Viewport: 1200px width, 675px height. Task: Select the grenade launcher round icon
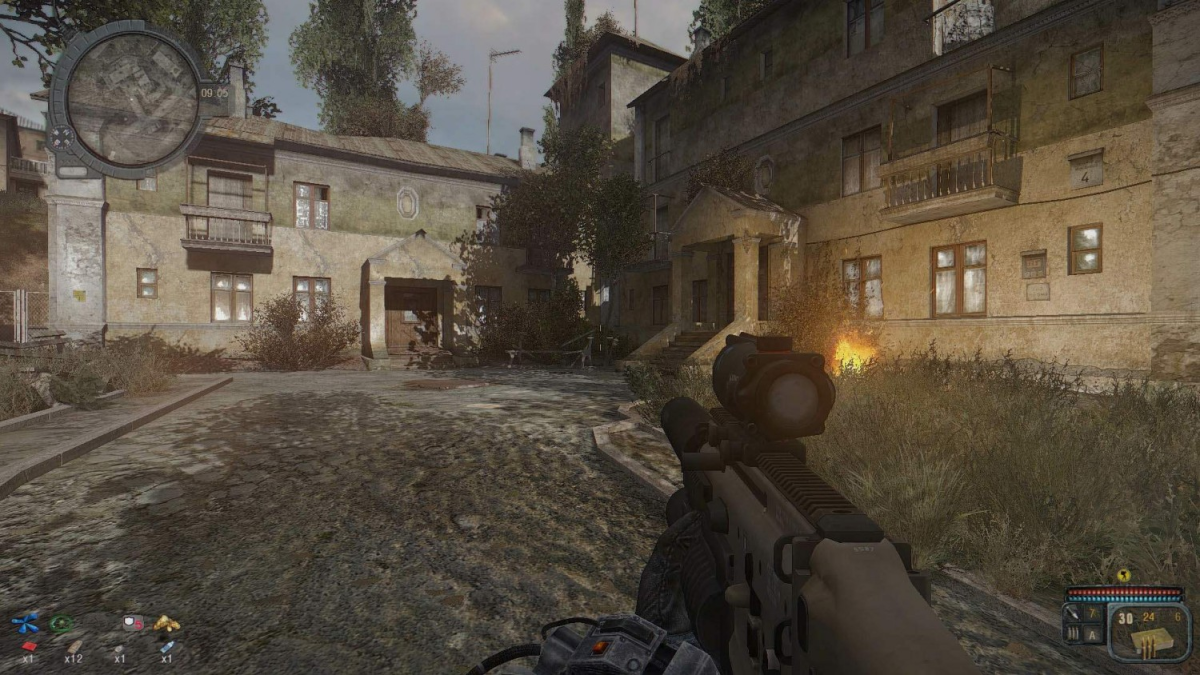(1072, 612)
